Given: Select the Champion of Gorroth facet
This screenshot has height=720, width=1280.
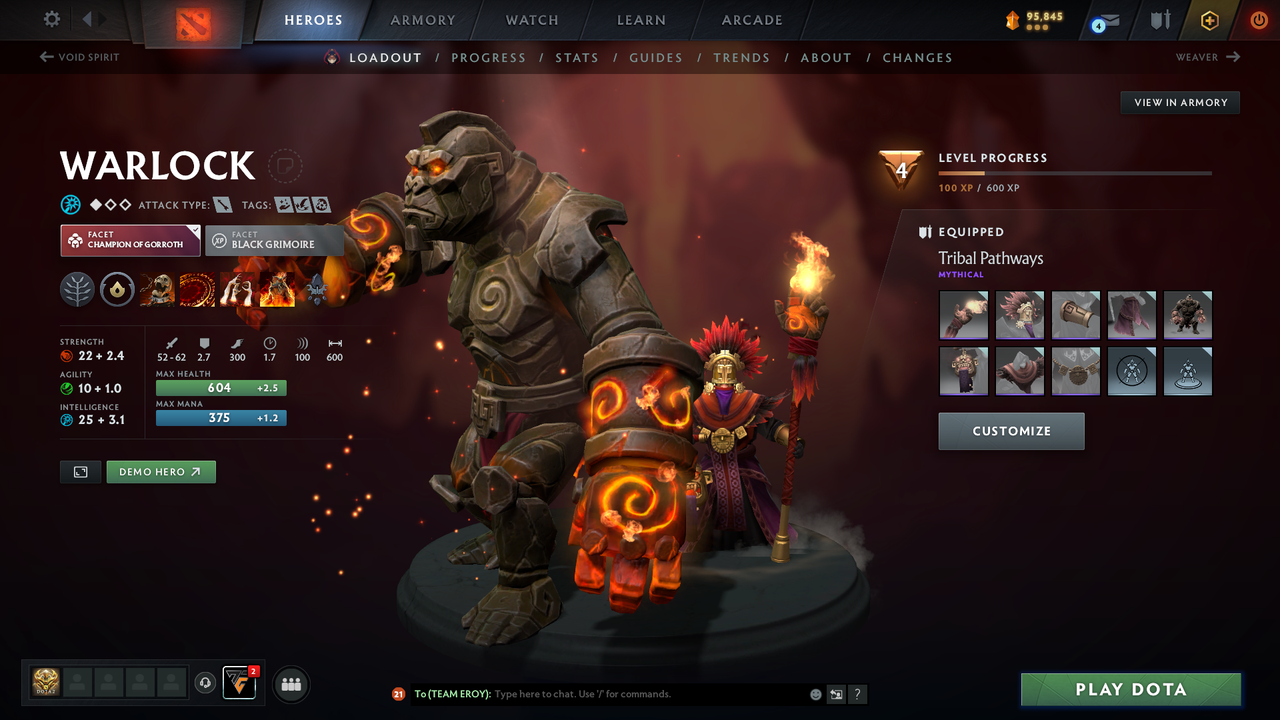Looking at the screenshot, I should 129,240.
